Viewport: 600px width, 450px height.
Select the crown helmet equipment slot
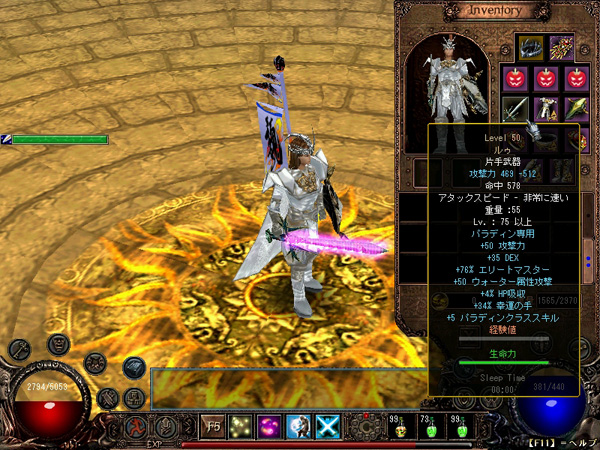[x=530, y=48]
